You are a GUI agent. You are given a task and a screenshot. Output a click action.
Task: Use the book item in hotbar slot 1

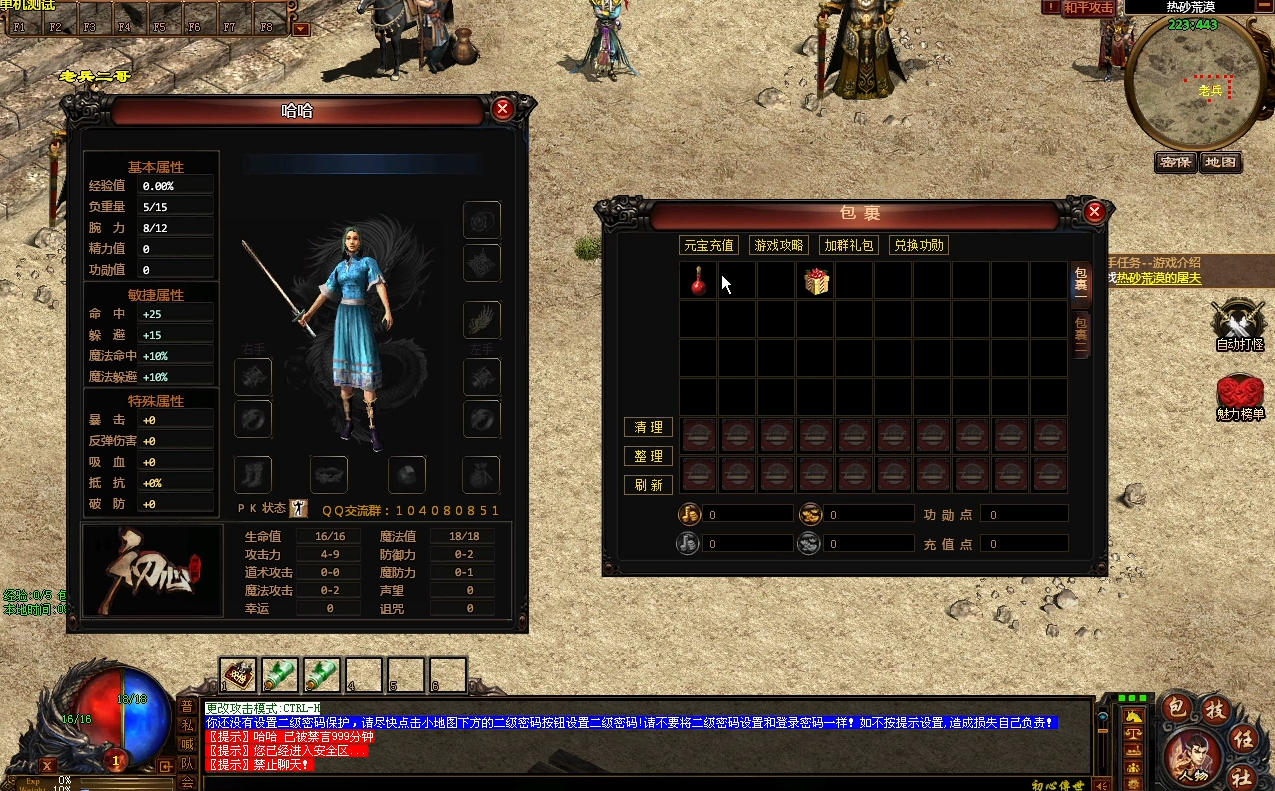(238, 675)
